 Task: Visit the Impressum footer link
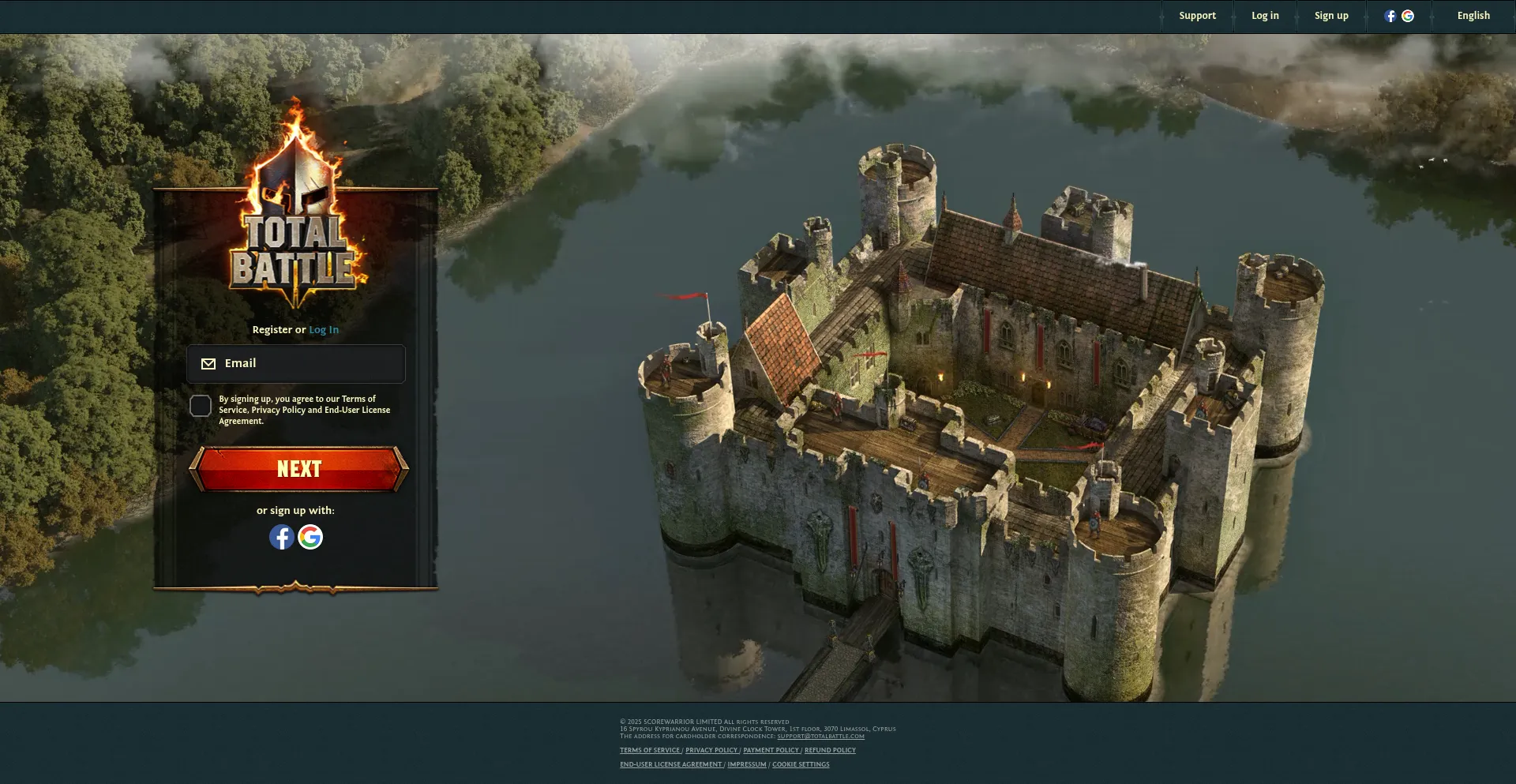[747, 765]
